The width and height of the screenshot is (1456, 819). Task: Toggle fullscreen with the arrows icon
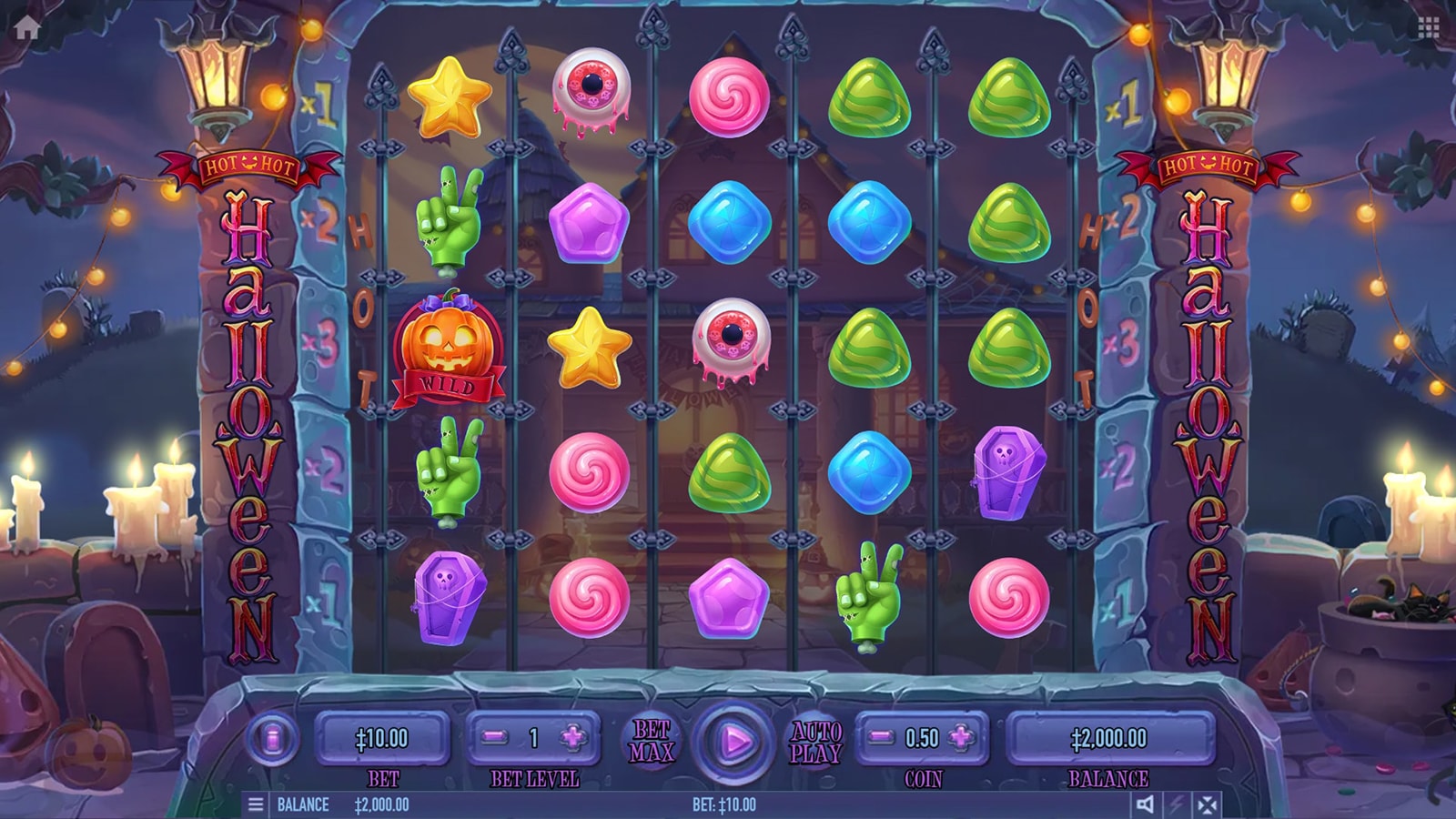pyautogui.click(x=1208, y=804)
